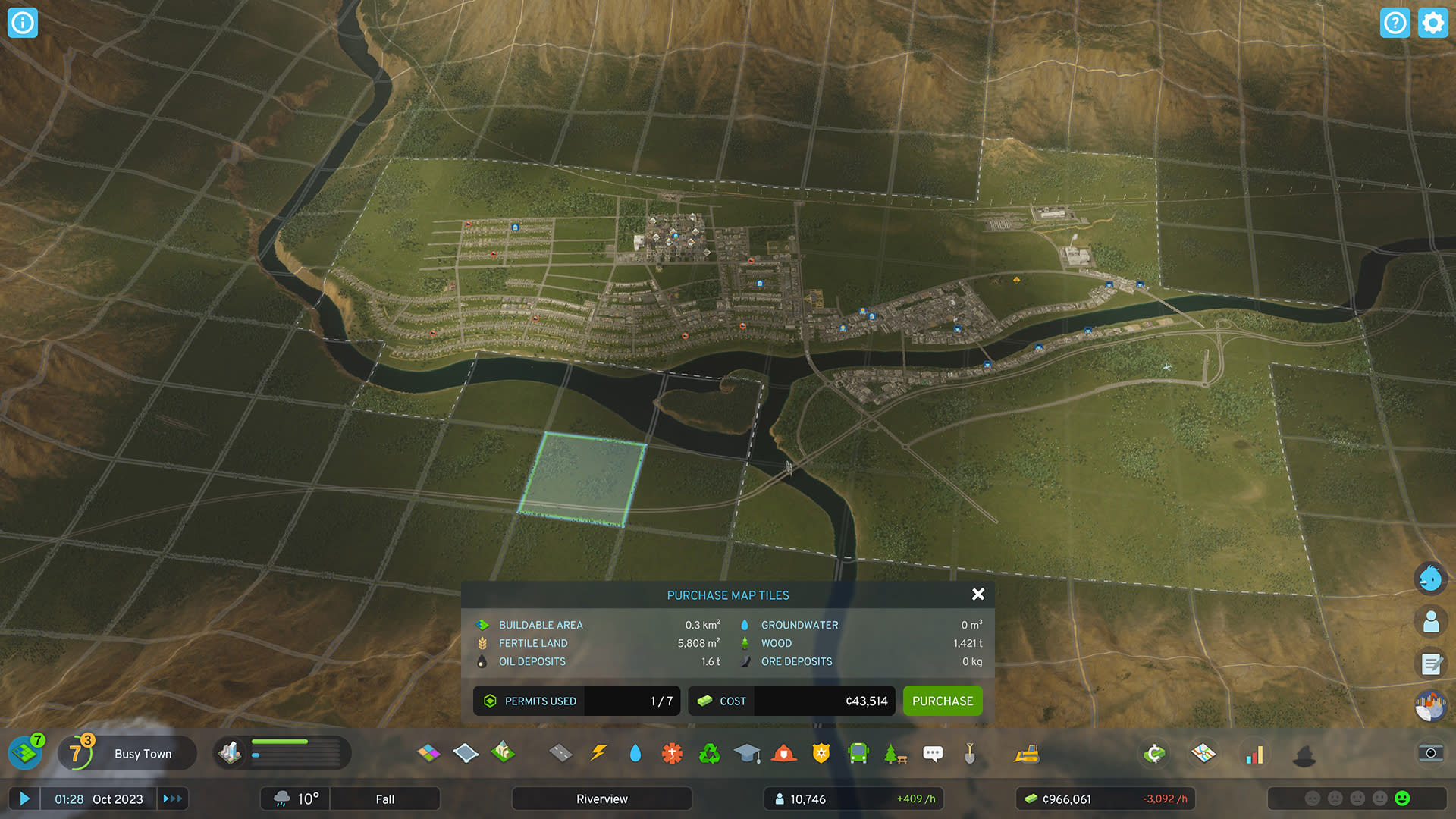The image size is (1456, 819).
Task: Click PURCHASE to buy the map tile
Action: tap(943, 701)
